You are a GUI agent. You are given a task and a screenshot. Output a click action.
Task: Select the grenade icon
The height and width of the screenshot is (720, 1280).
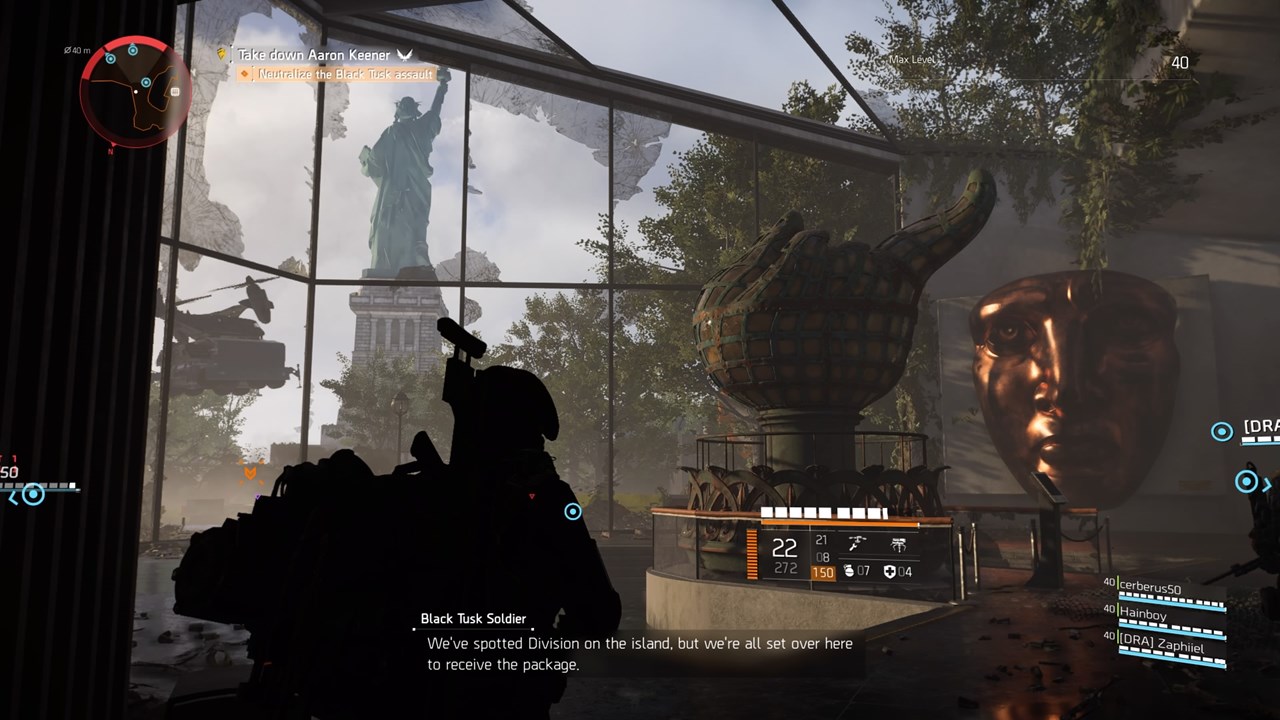pos(849,572)
